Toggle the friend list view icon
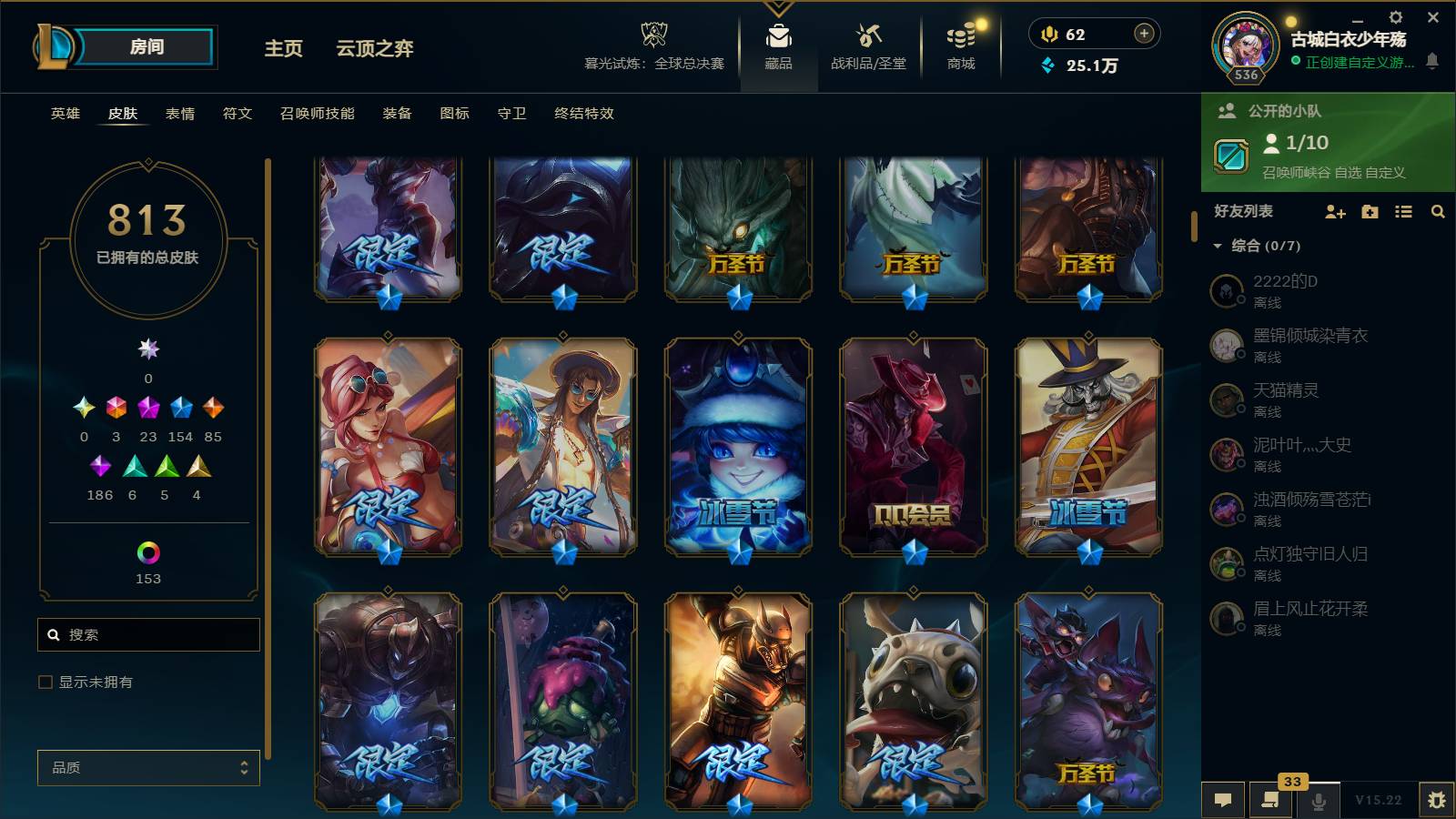The height and width of the screenshot is (819, 1456). point(1403,212)
